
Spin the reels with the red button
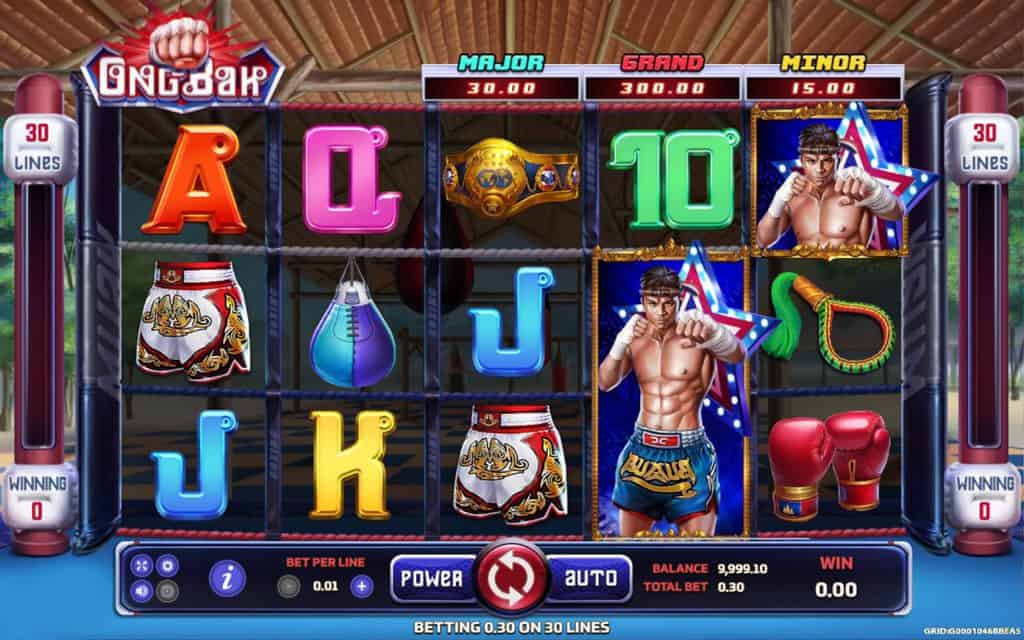(x=510, y=578)
